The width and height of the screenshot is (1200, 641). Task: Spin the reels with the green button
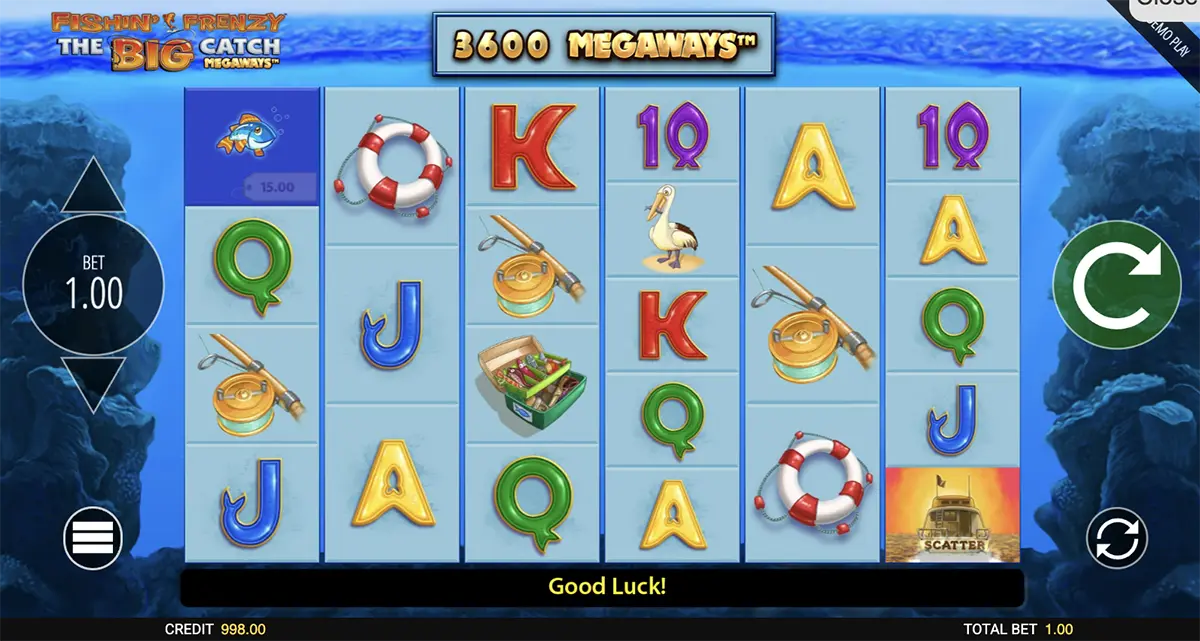(1117, 285)
